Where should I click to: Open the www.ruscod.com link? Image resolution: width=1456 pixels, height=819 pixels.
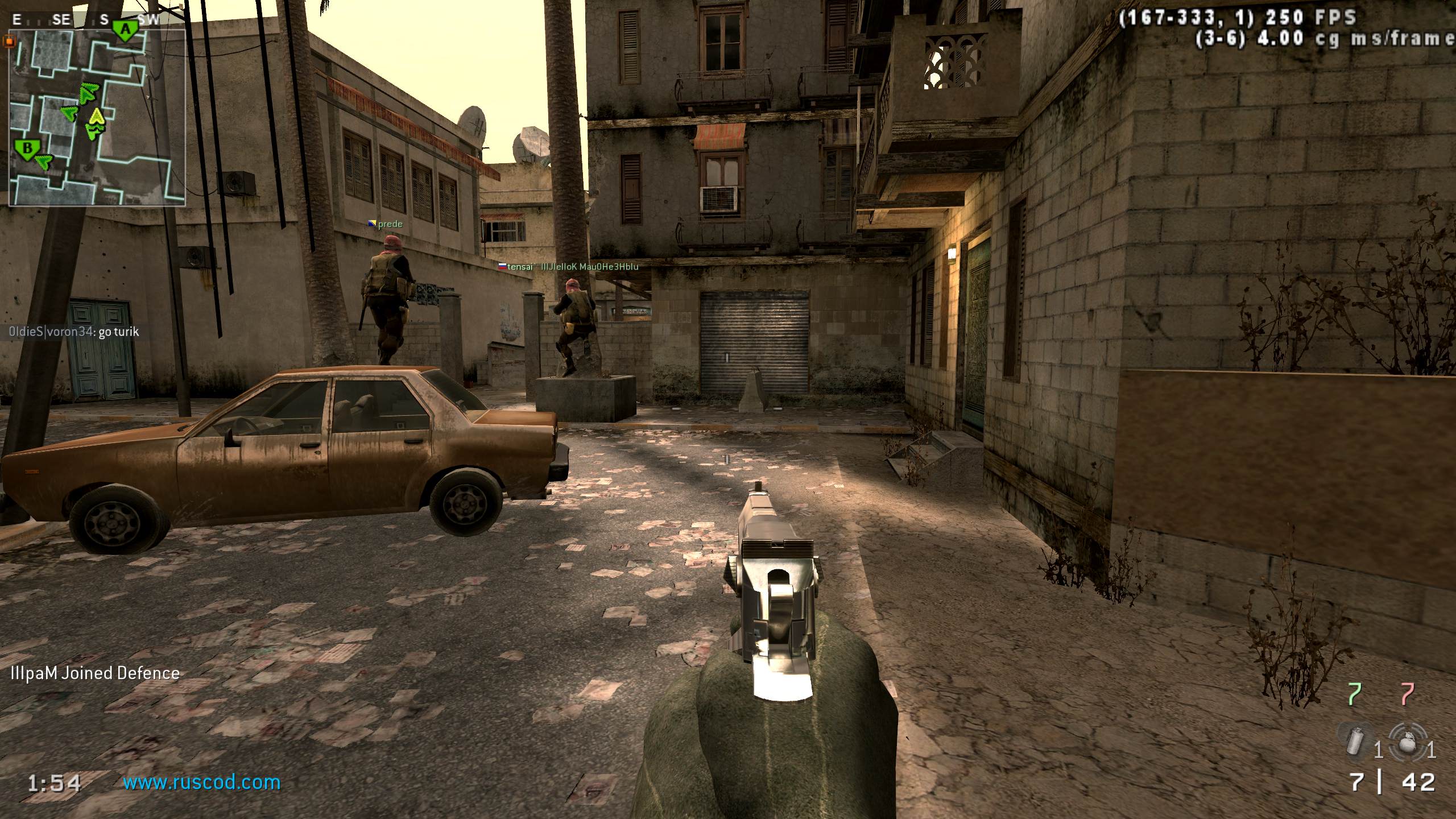202,783
